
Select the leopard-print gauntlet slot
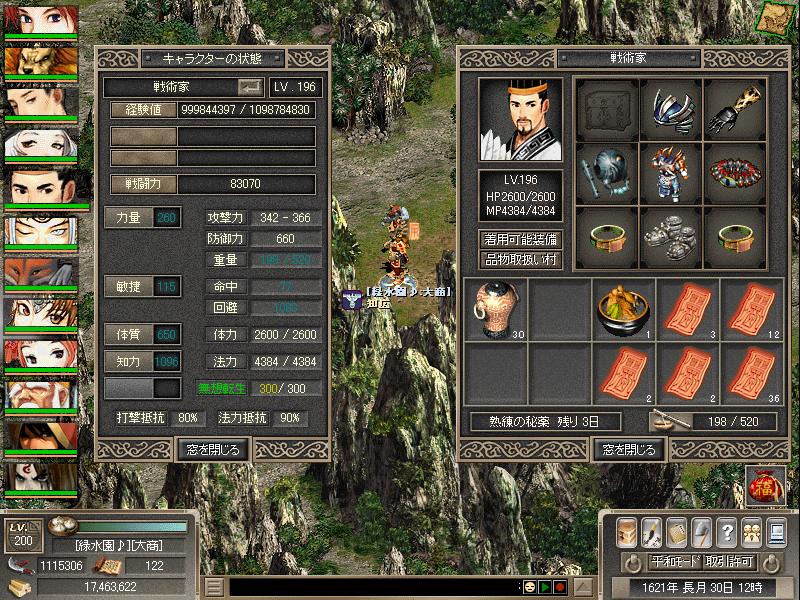point(735,109)
